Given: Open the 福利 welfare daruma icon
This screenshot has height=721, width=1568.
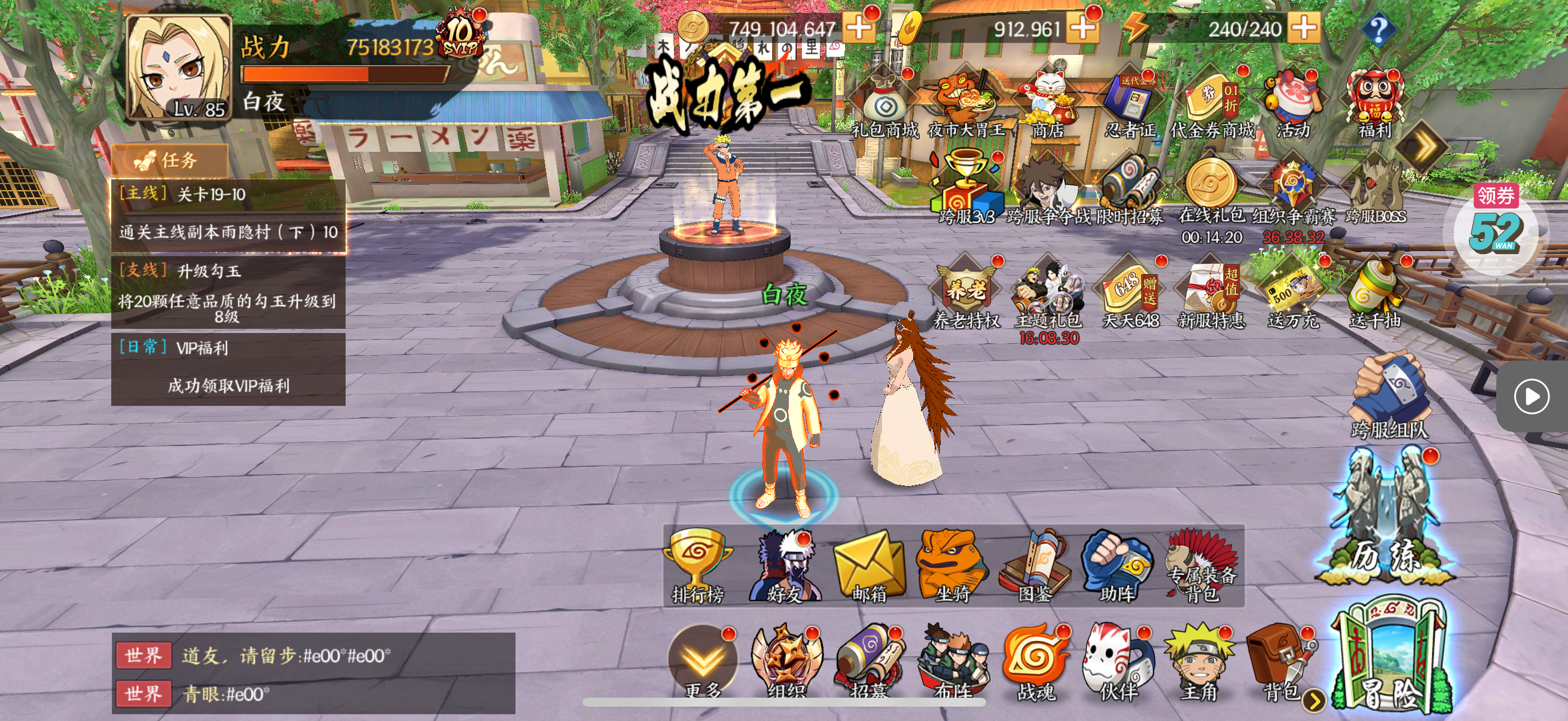Looking at the screenshot, I should pyautogui.click(x=1375, y=103).
